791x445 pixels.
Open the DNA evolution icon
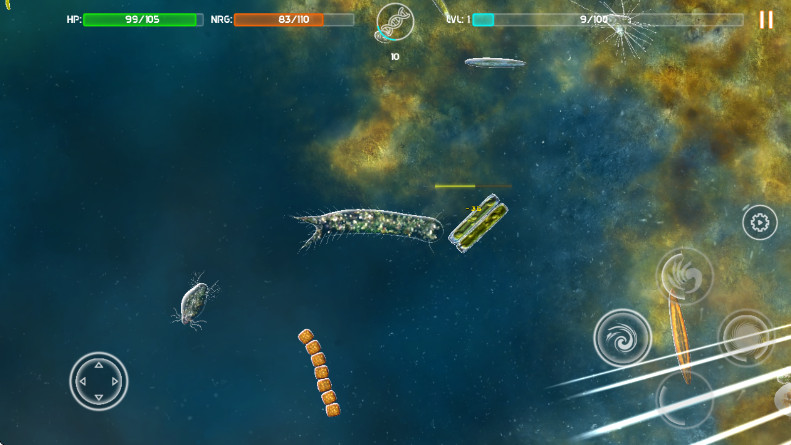[393, 24]
